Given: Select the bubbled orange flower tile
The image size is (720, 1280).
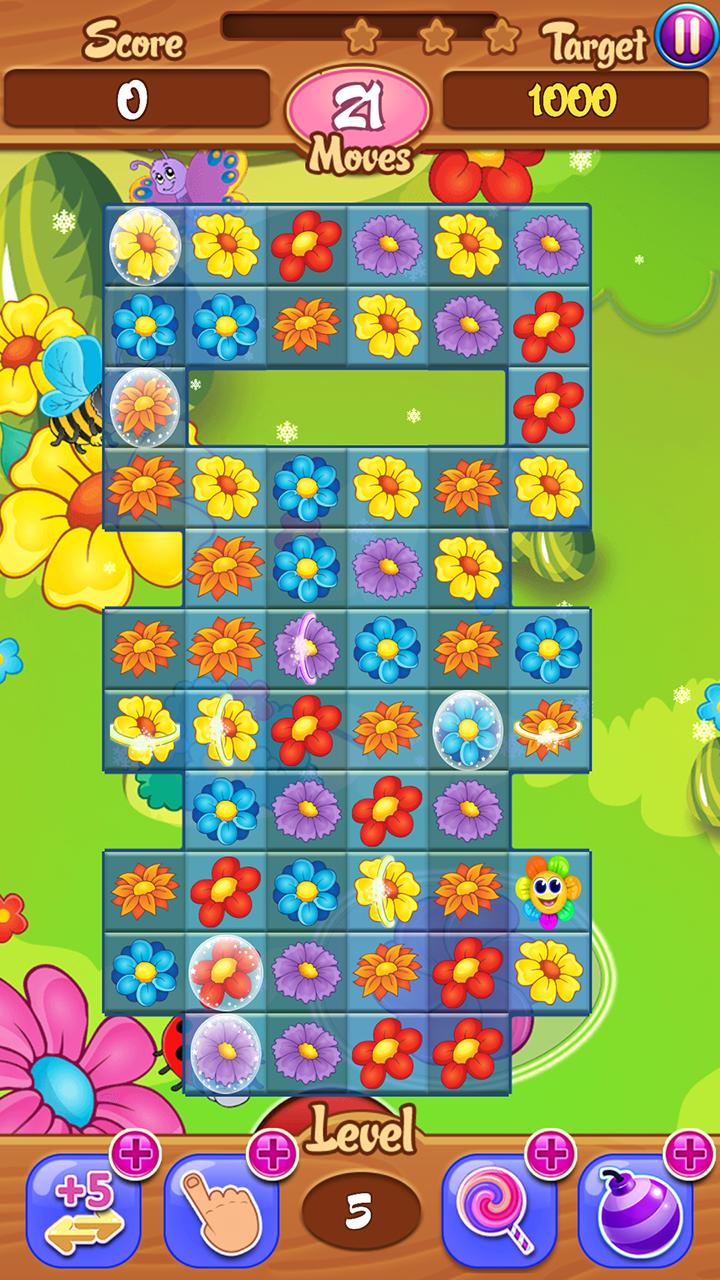Looking at the screenshot, I should coord(145,407).
